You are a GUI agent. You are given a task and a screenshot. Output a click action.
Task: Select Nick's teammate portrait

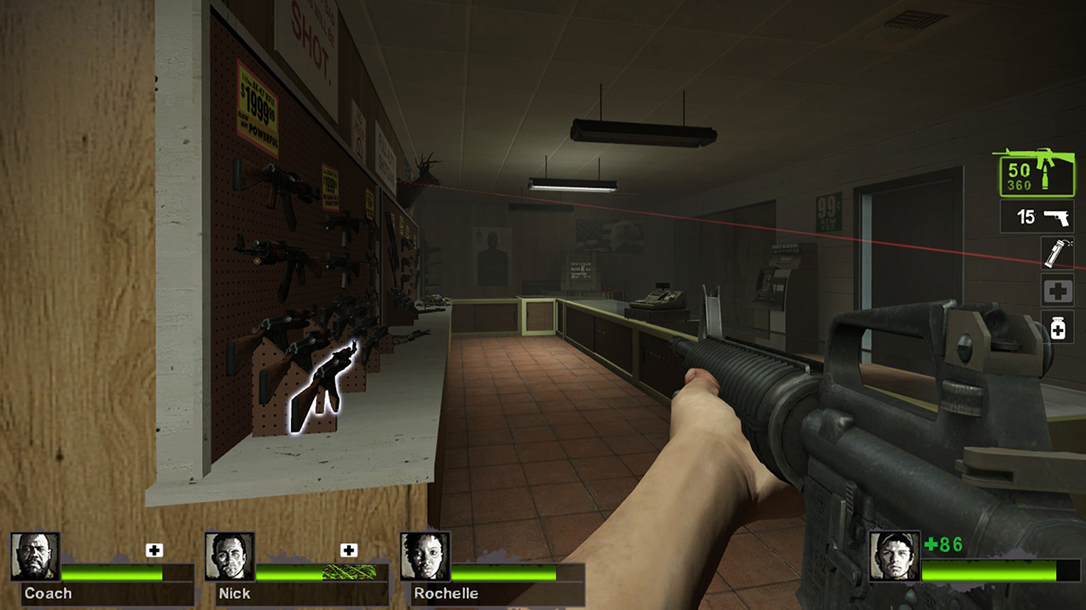(x=229, y=556)
